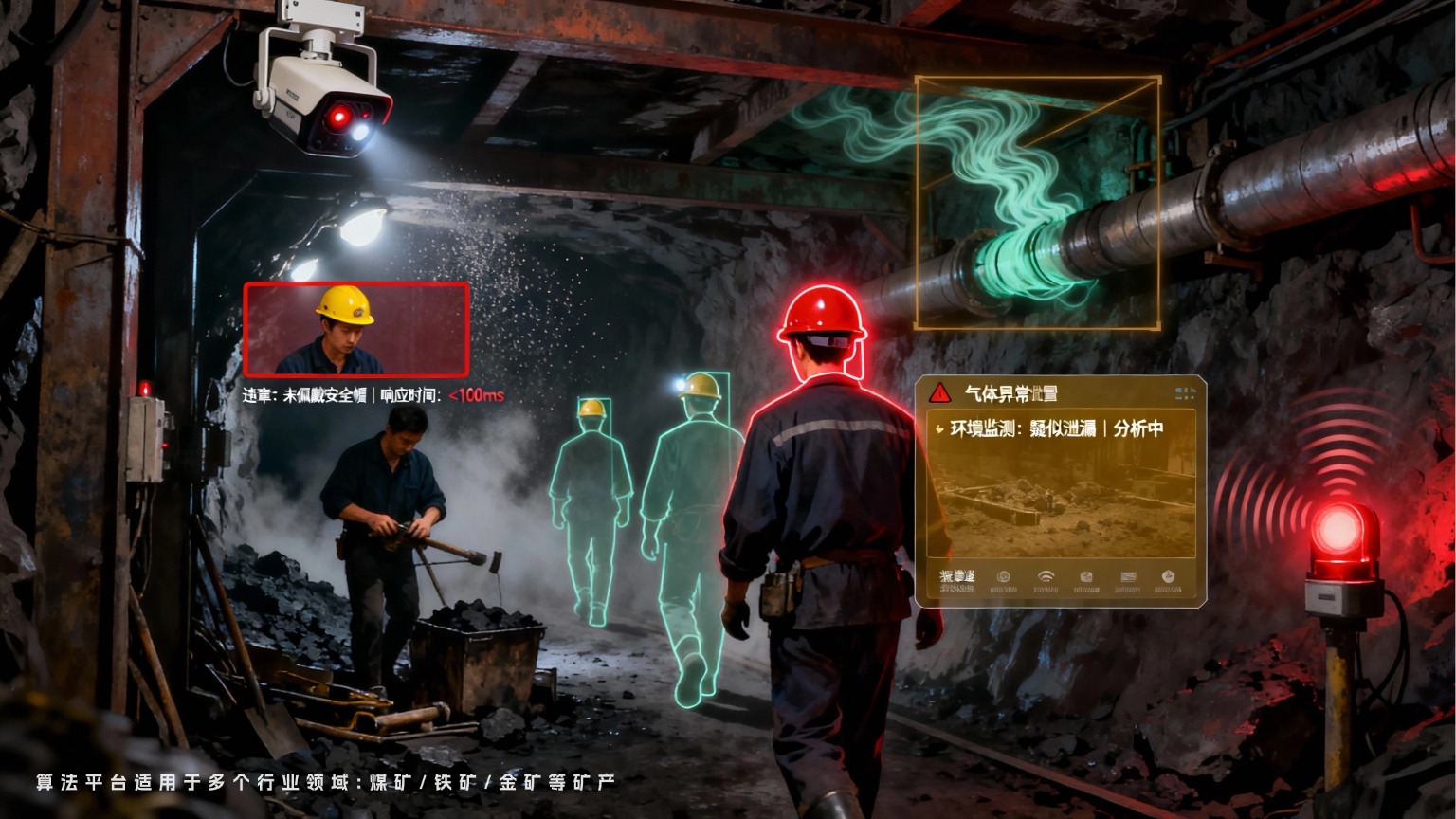The height and width of the screenshot is (819, 1456).
Task: Select the shield icon in the gas panel toolbar
Action: click(x=1168, y=576)
